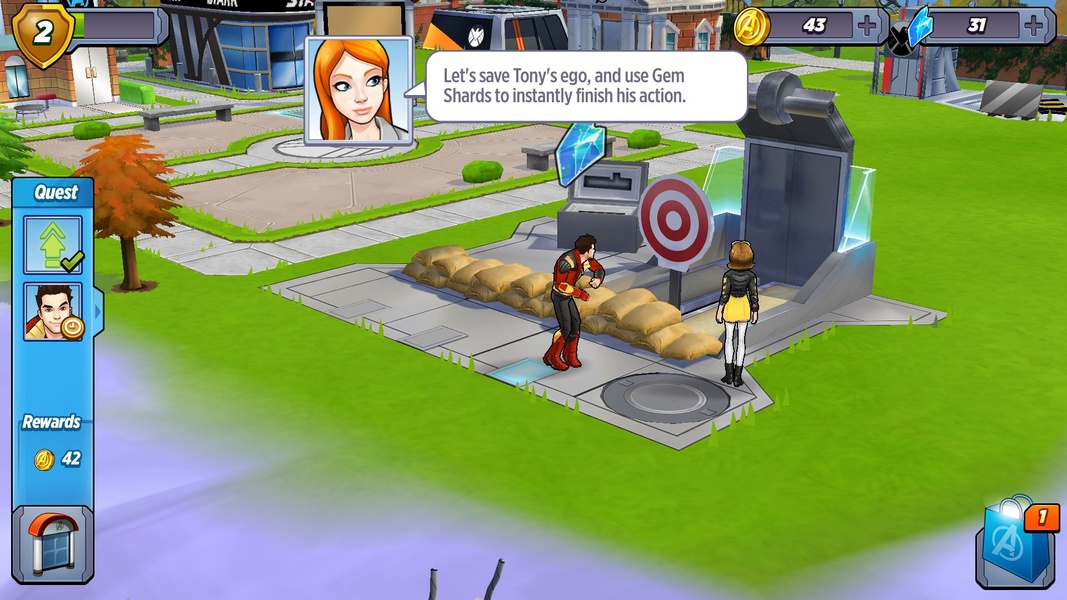This screenshot has width=1067, height=600.
Task: Tap Pepper's dialogue speech bubble
Action: [x=585, y=87]
